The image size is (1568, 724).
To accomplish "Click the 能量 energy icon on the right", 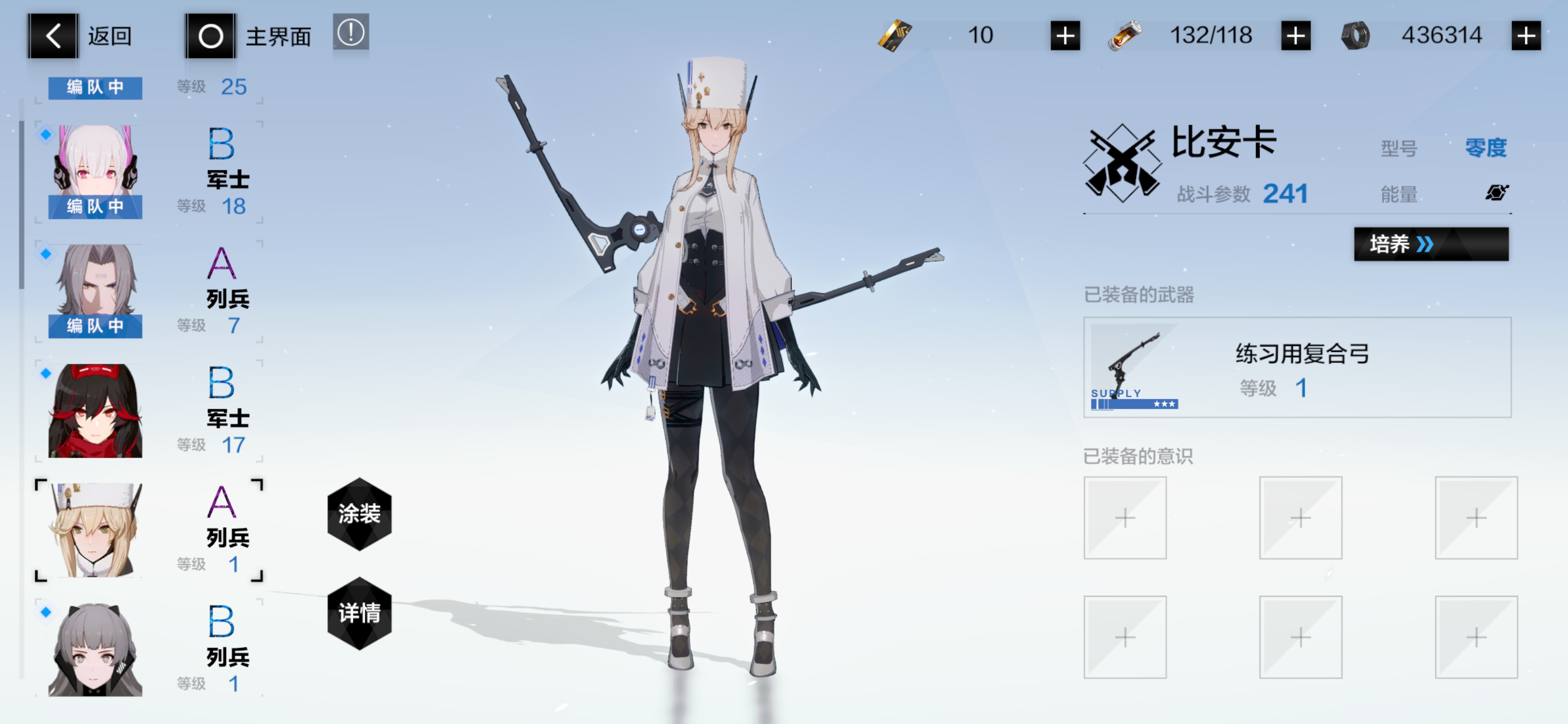I will point(1498,193).
